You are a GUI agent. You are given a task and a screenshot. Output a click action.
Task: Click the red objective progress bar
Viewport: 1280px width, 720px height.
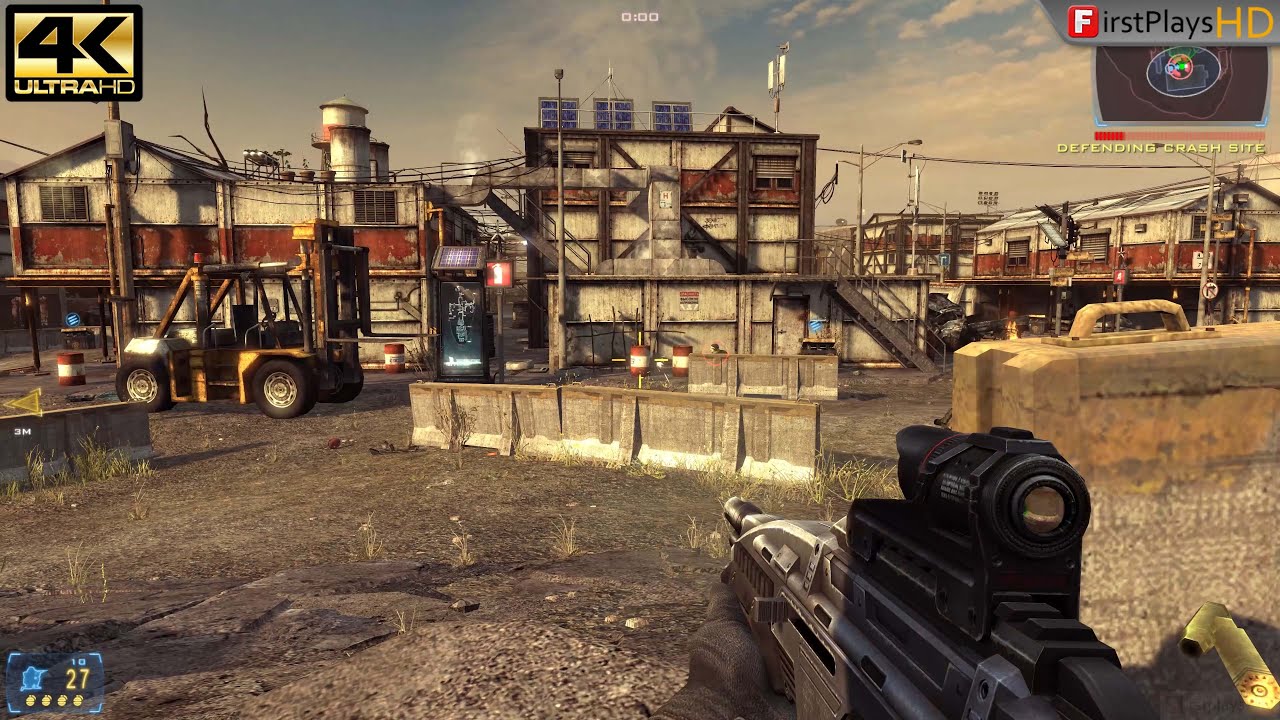[x=1110, y=134]
